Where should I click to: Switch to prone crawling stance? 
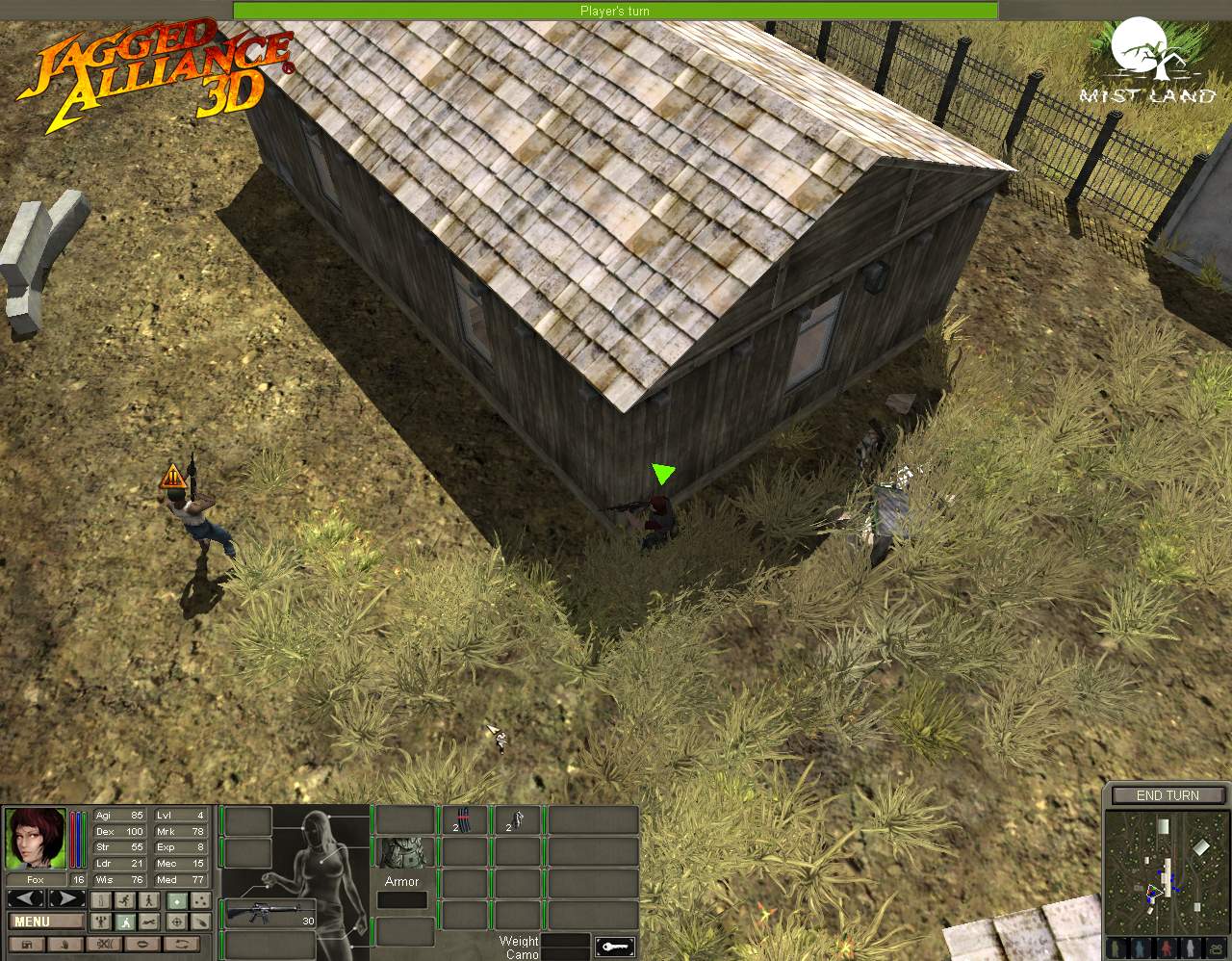tap(149, 922)
